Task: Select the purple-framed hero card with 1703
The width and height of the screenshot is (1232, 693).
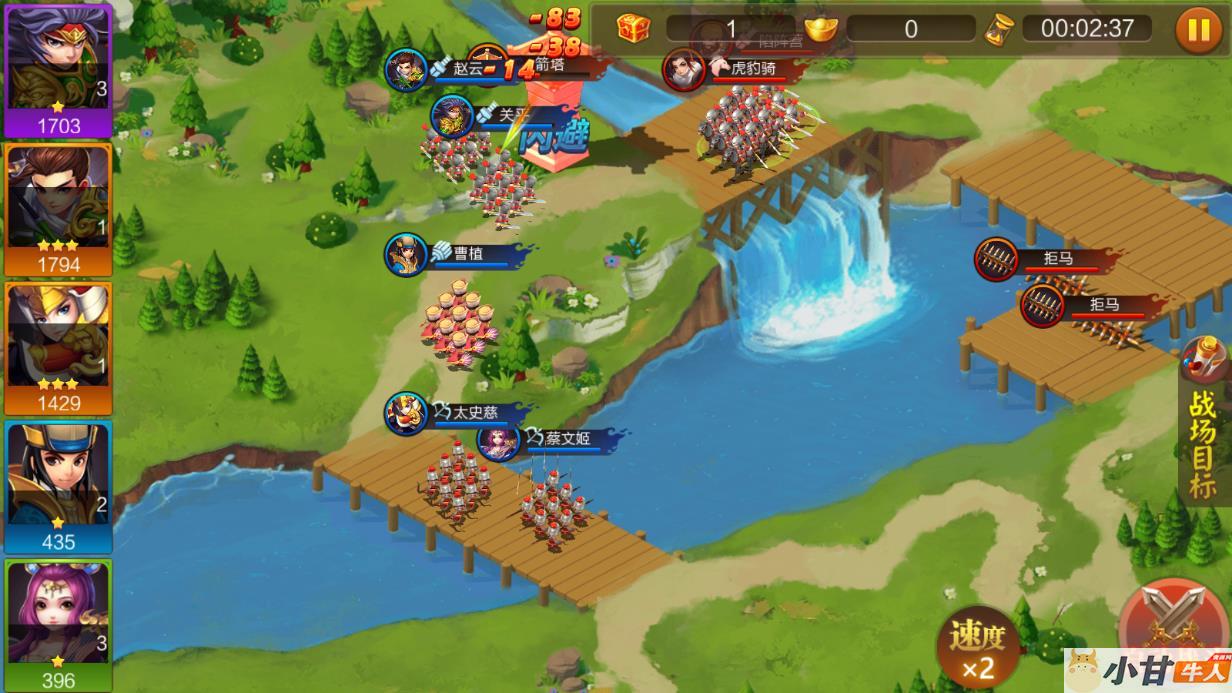Action: pyautogui.click(x=58, y=68)
